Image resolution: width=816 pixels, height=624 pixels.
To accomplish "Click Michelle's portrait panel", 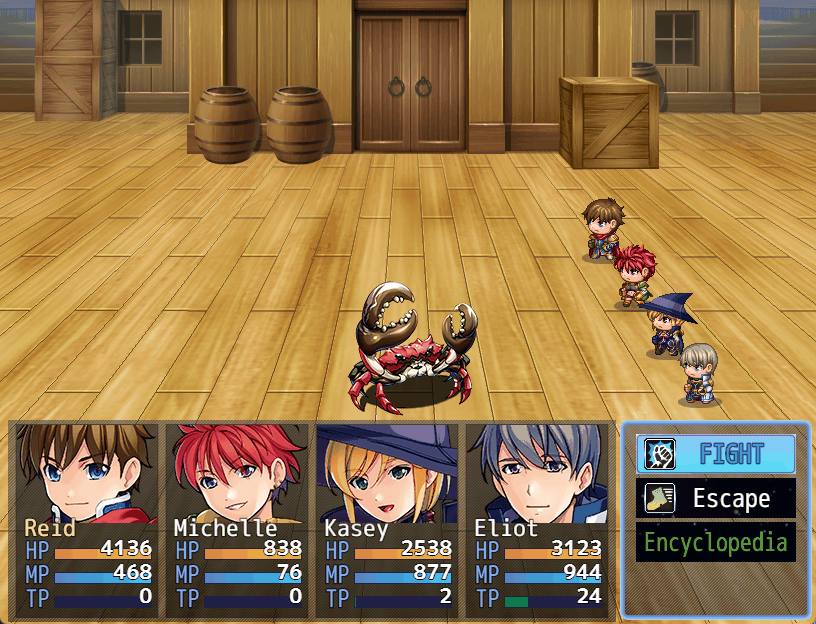I will pyautogui.click(x=237, y=517).
